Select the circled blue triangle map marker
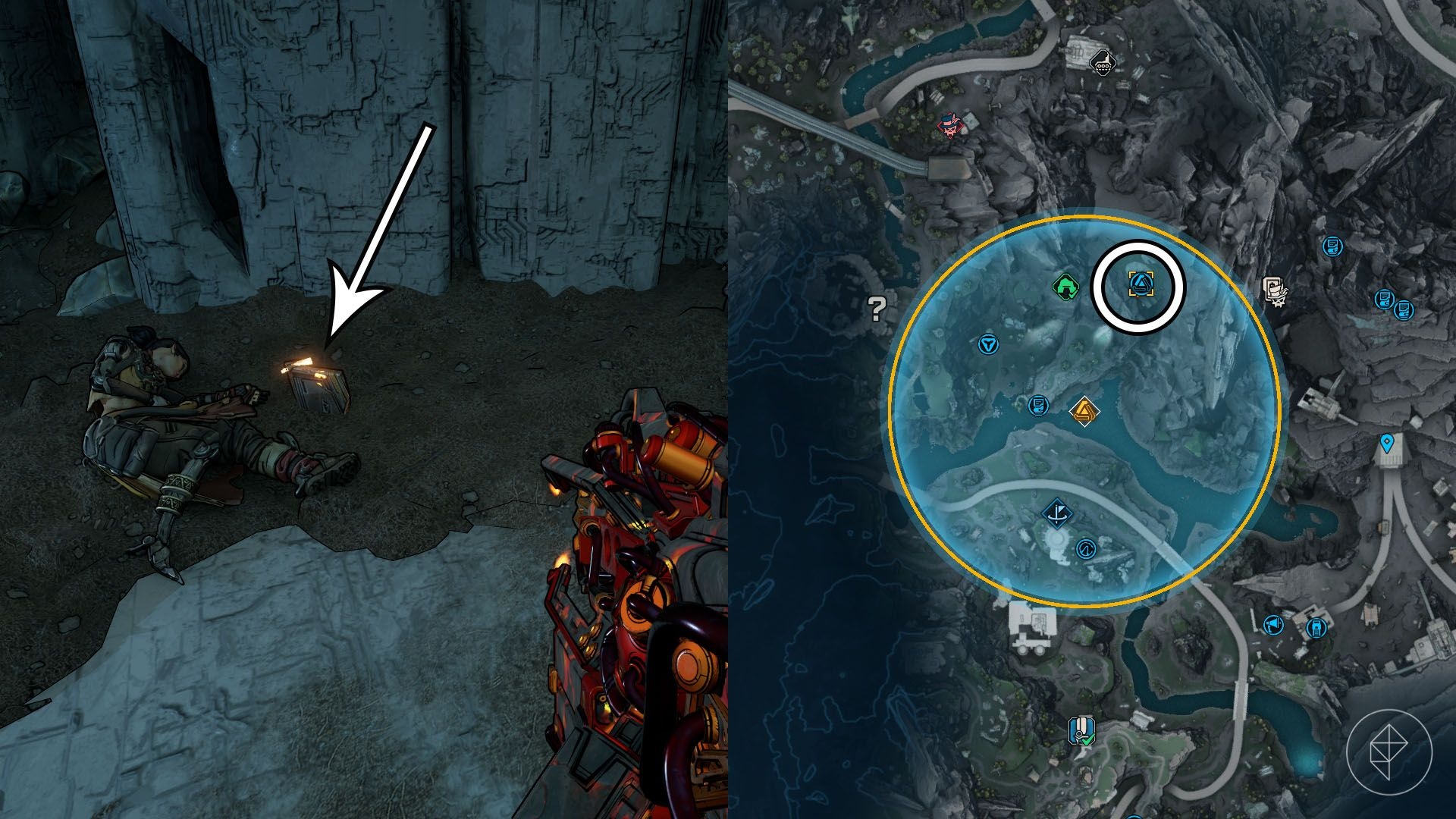The width and height of the screenshot is (1456, 819). 1138,286
